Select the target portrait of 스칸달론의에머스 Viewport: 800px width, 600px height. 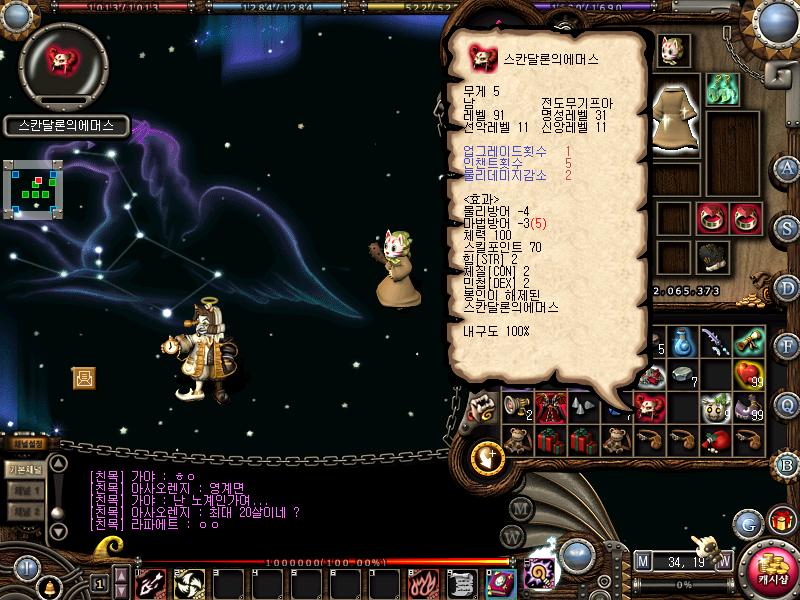[x=64, y=60]
